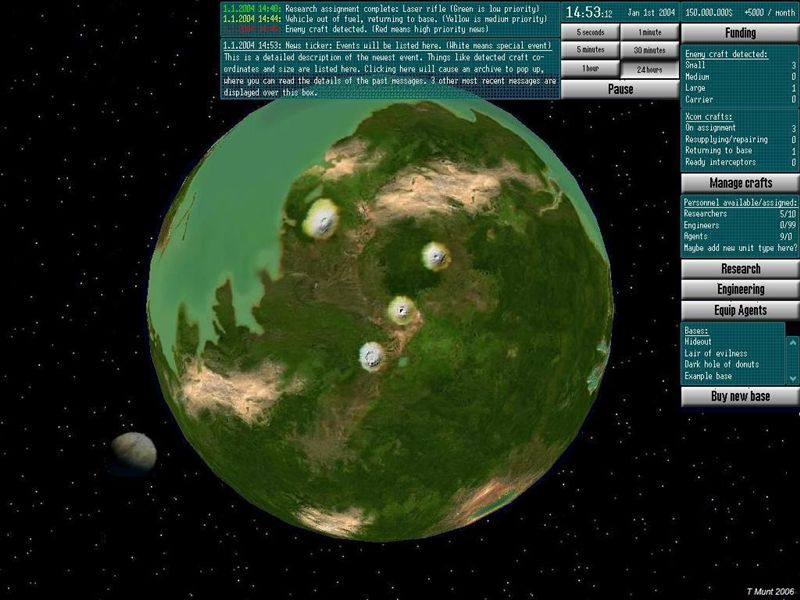Open the Manage crafts screen
This screenshot has width=800, height=600.
740,183
